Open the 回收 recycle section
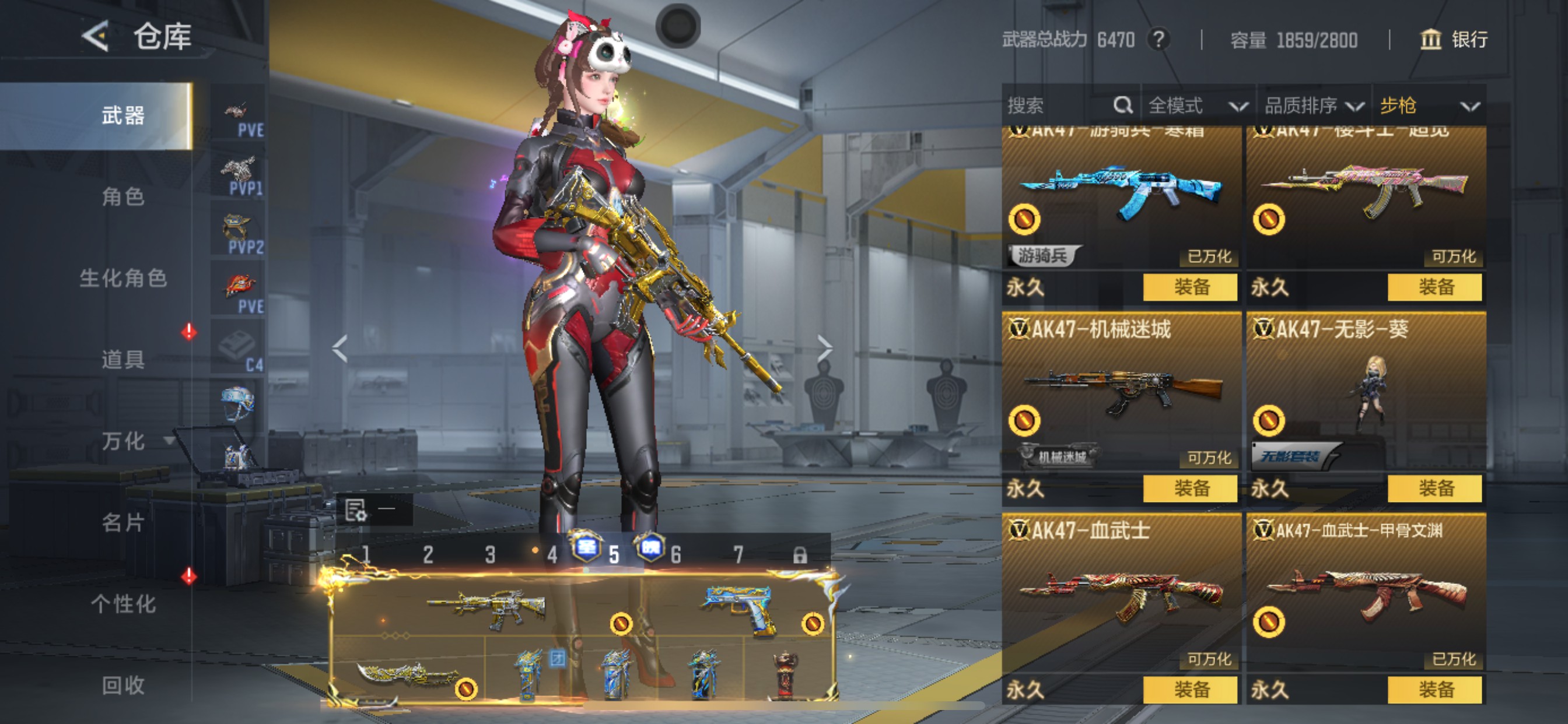 pyautogui.click(x=123, y=685)
